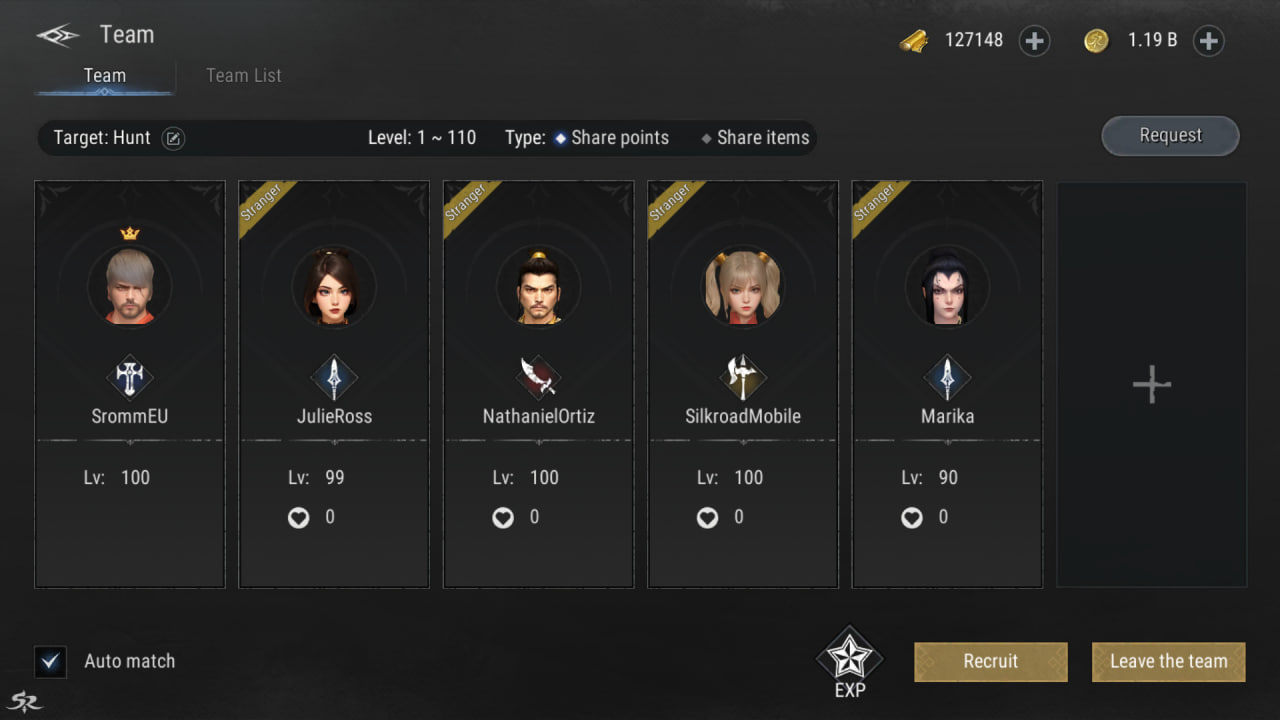The image size is (1280, 720).
Task: Open the Request list
Action: click(x=1170, y=136)
